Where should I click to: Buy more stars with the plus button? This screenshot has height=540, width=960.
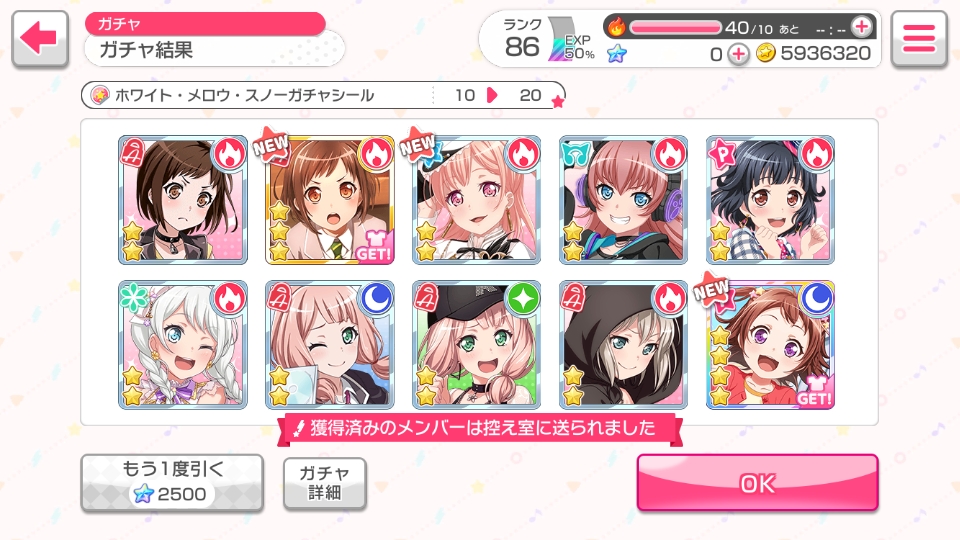point(738,54)
